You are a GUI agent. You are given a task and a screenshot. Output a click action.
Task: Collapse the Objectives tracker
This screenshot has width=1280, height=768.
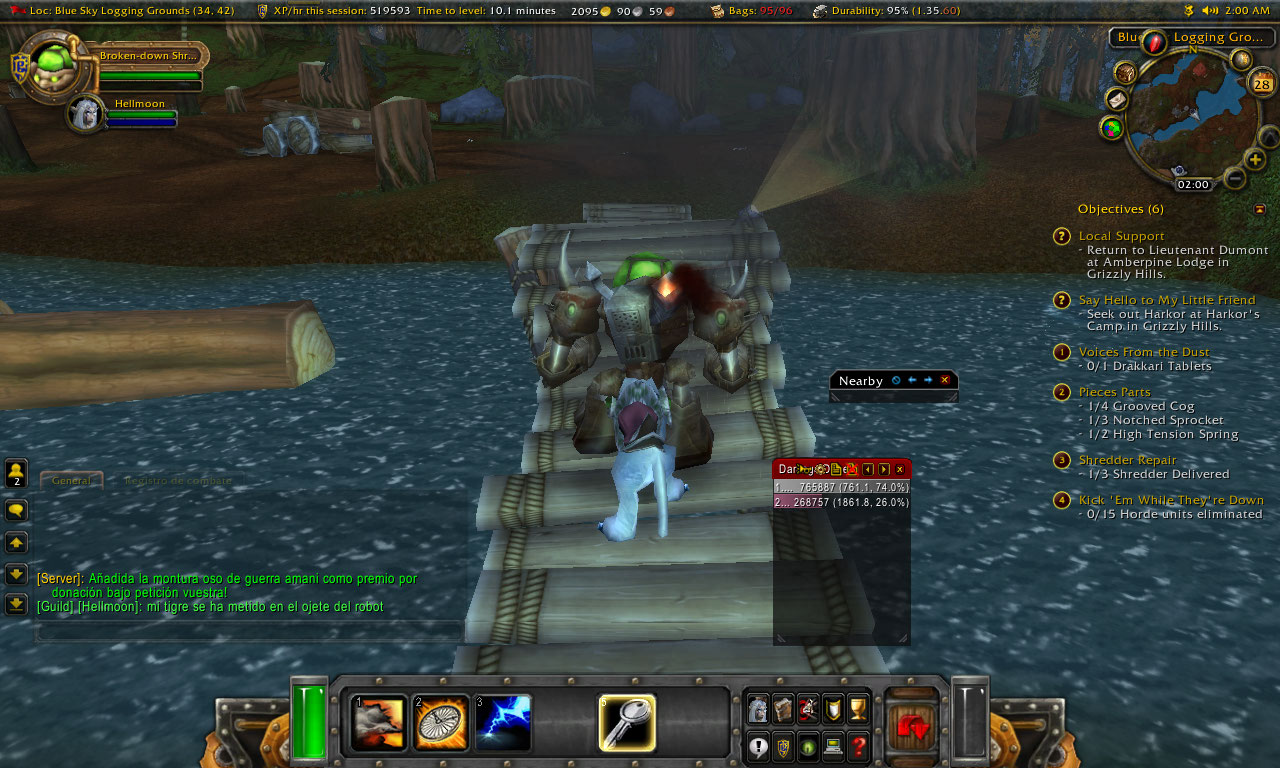click(x=1259, y=209)
